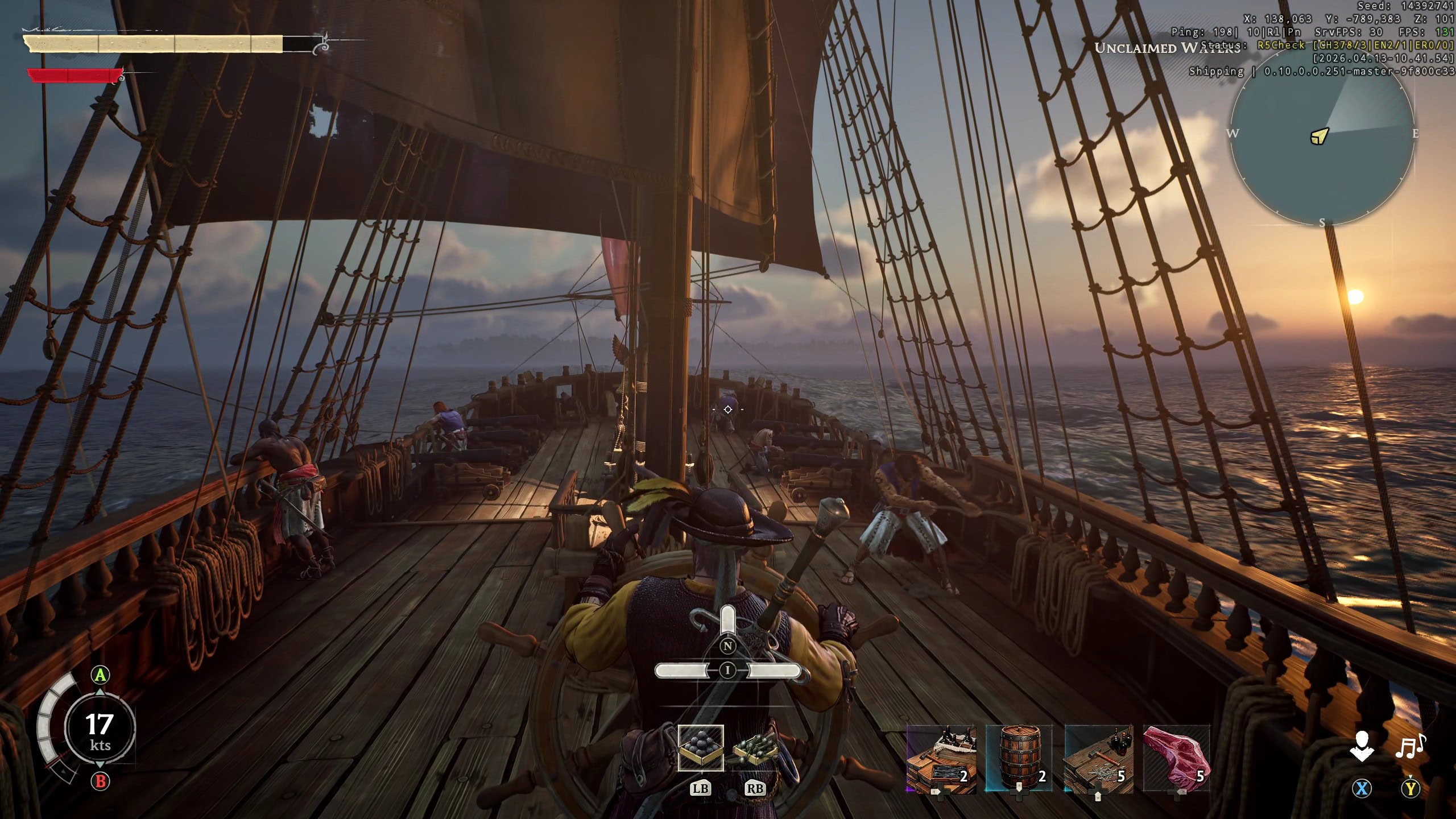Click the yellow ship marker on the minimap
The image size is (1456, 819).
tap(1319, 136)
